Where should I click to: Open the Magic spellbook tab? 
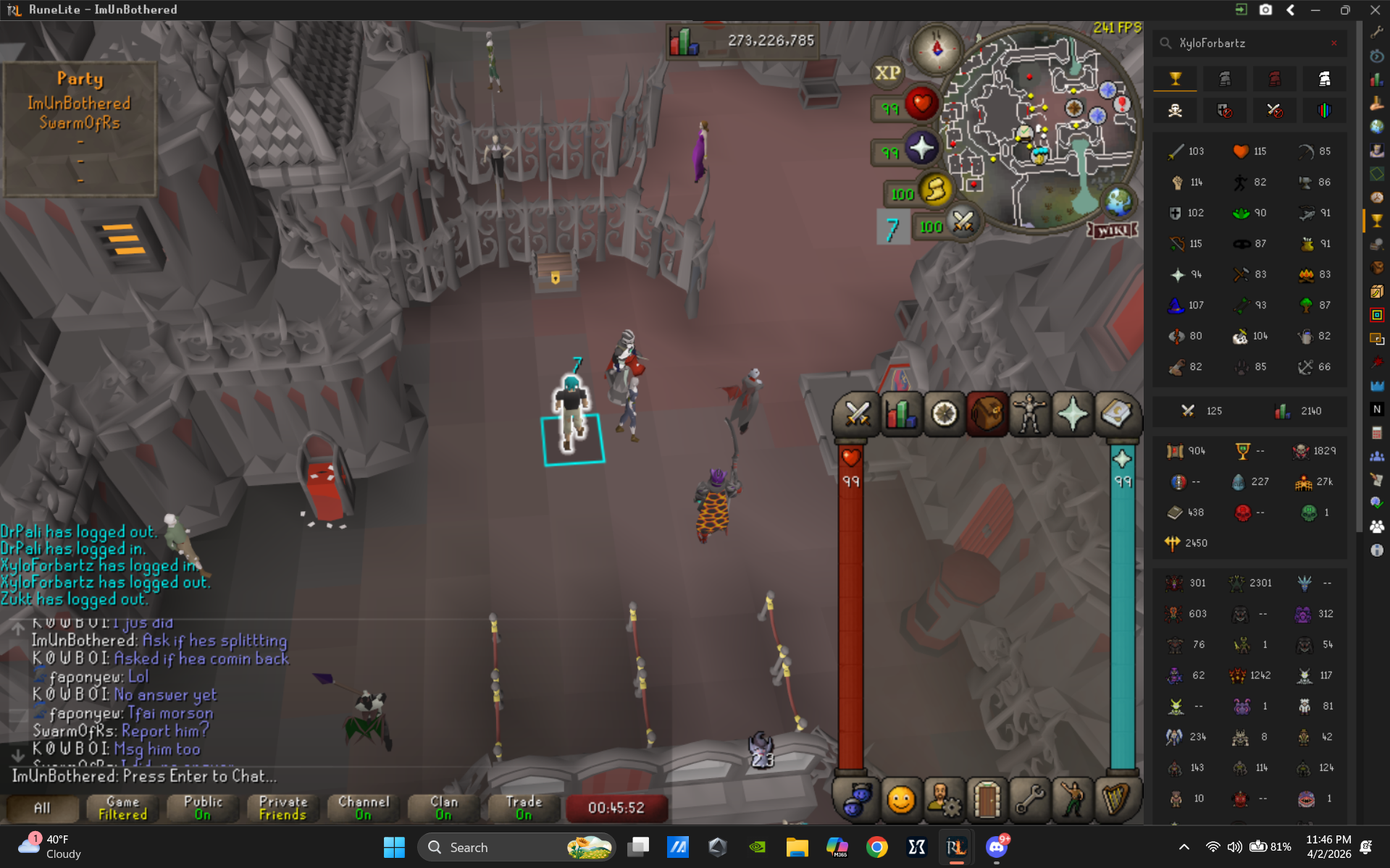click(1117, 413)
